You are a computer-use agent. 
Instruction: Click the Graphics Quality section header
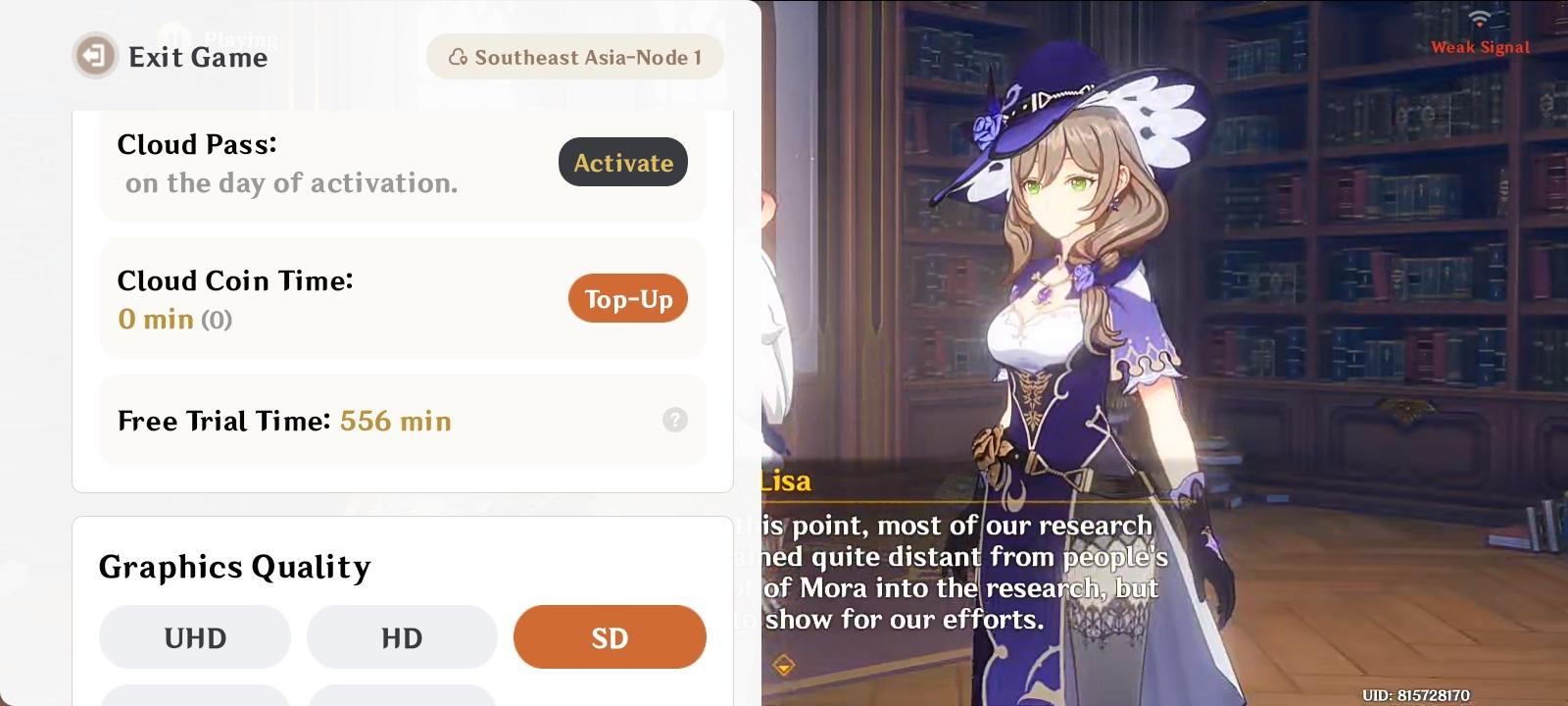[234, 567]
